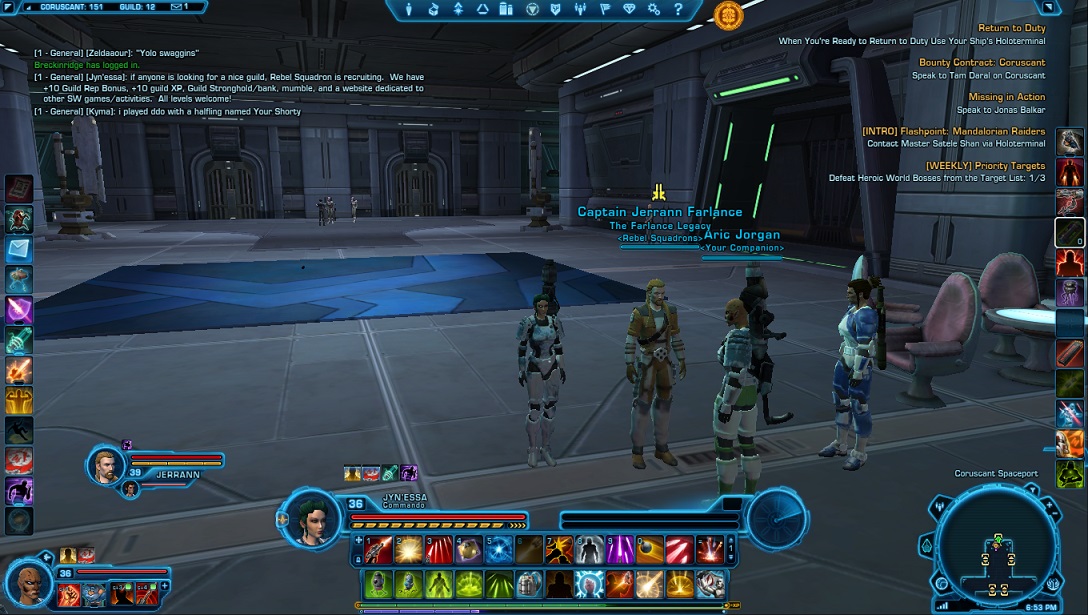Select the Bounty Contract: Coruscant mission

coord(982,62)
